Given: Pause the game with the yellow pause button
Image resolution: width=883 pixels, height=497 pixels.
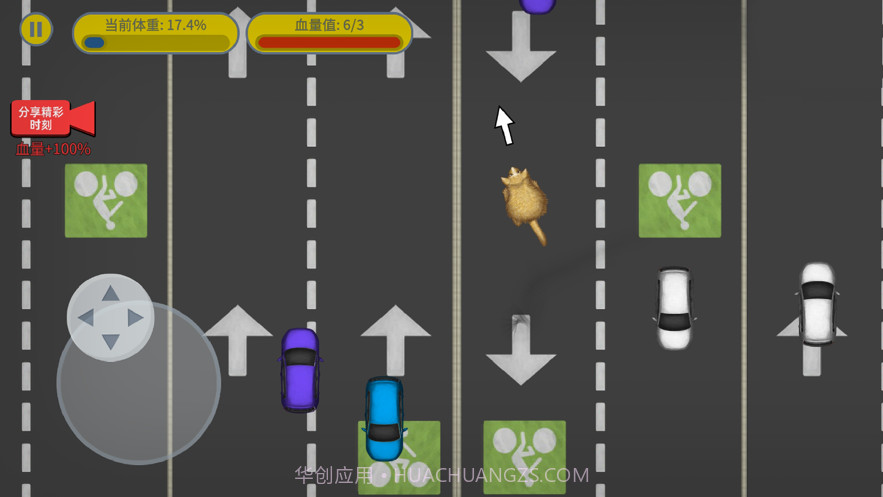Looking at the screenshot, I should (36, 29).
